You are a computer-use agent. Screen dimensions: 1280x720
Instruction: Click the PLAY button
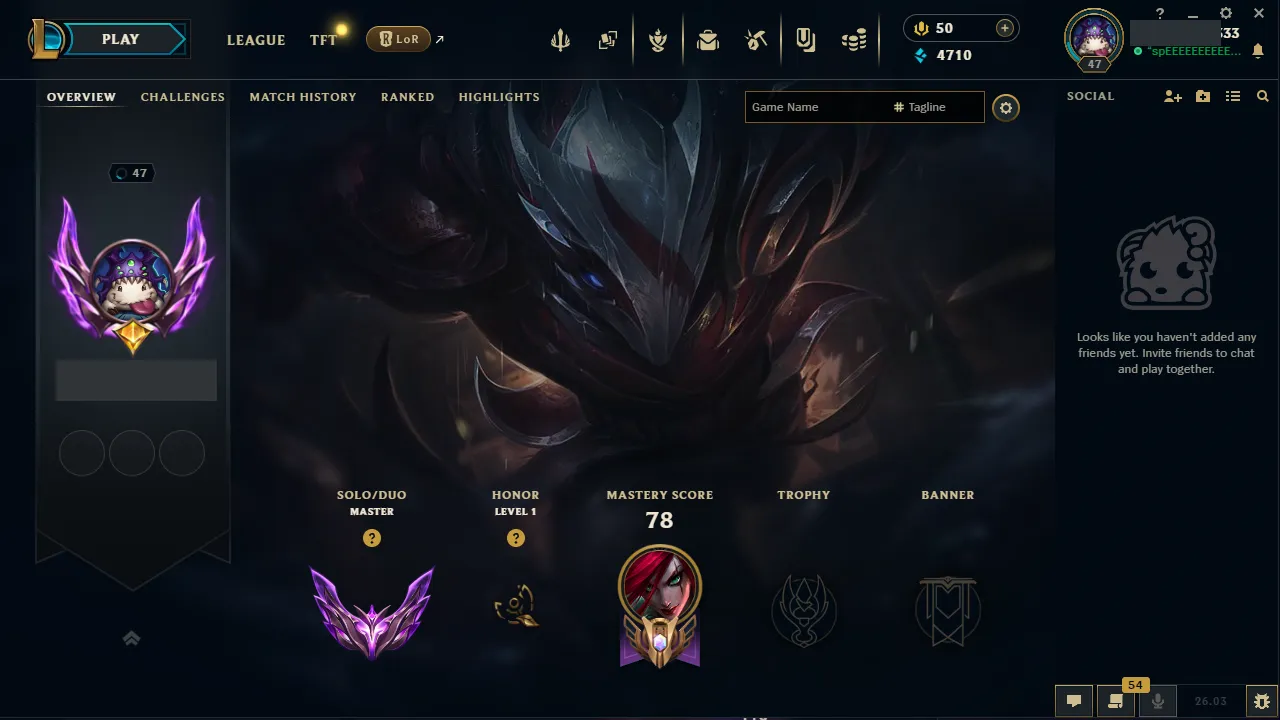pos(120,39)
